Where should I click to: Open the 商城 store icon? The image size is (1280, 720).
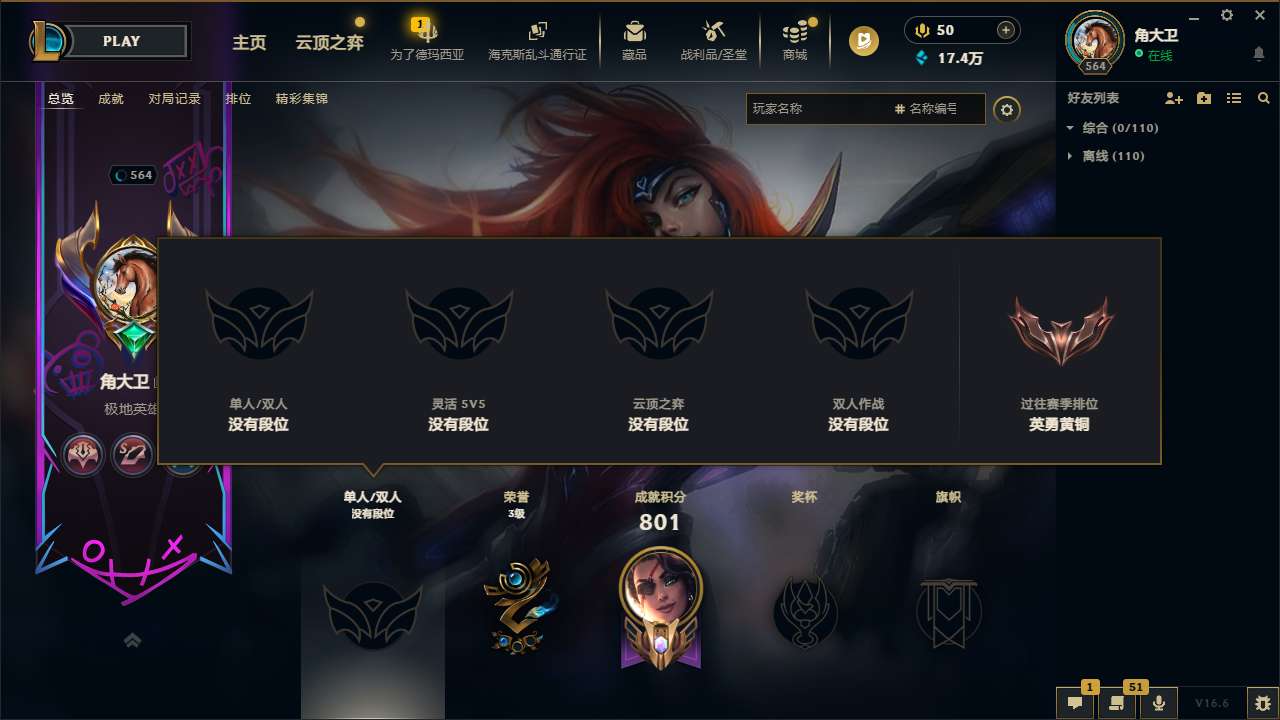pos(795,34)
